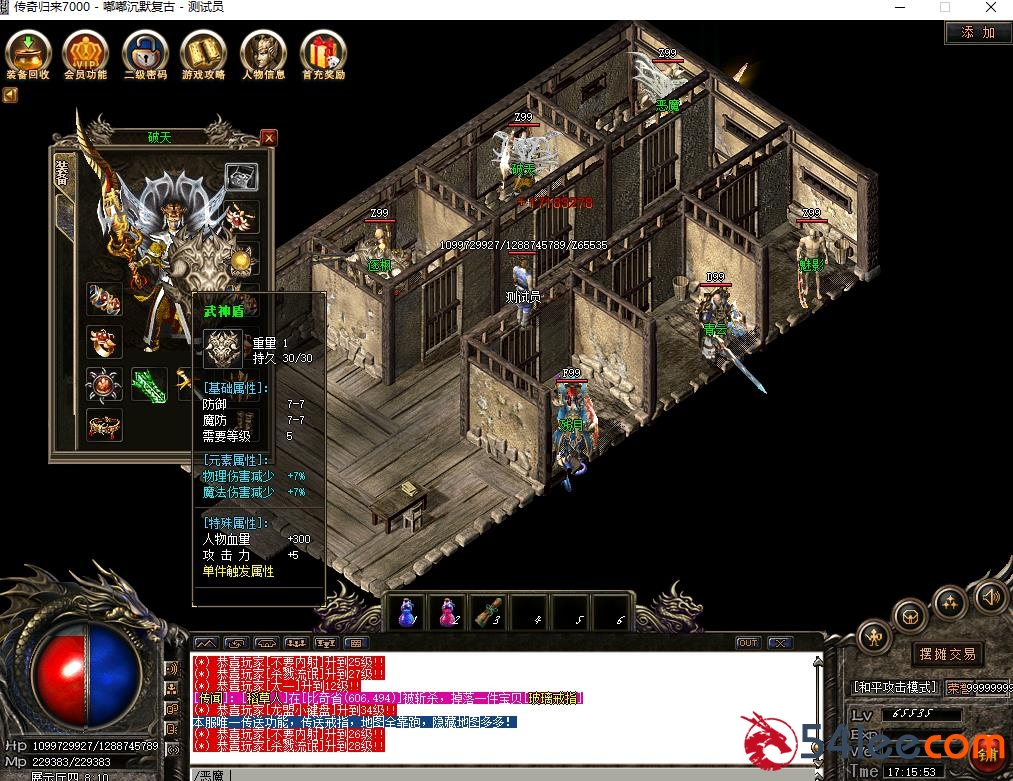This screenshot has width=1013, height=781.
Task: Show the 人物信息 character info
Action: pos(263,52)
